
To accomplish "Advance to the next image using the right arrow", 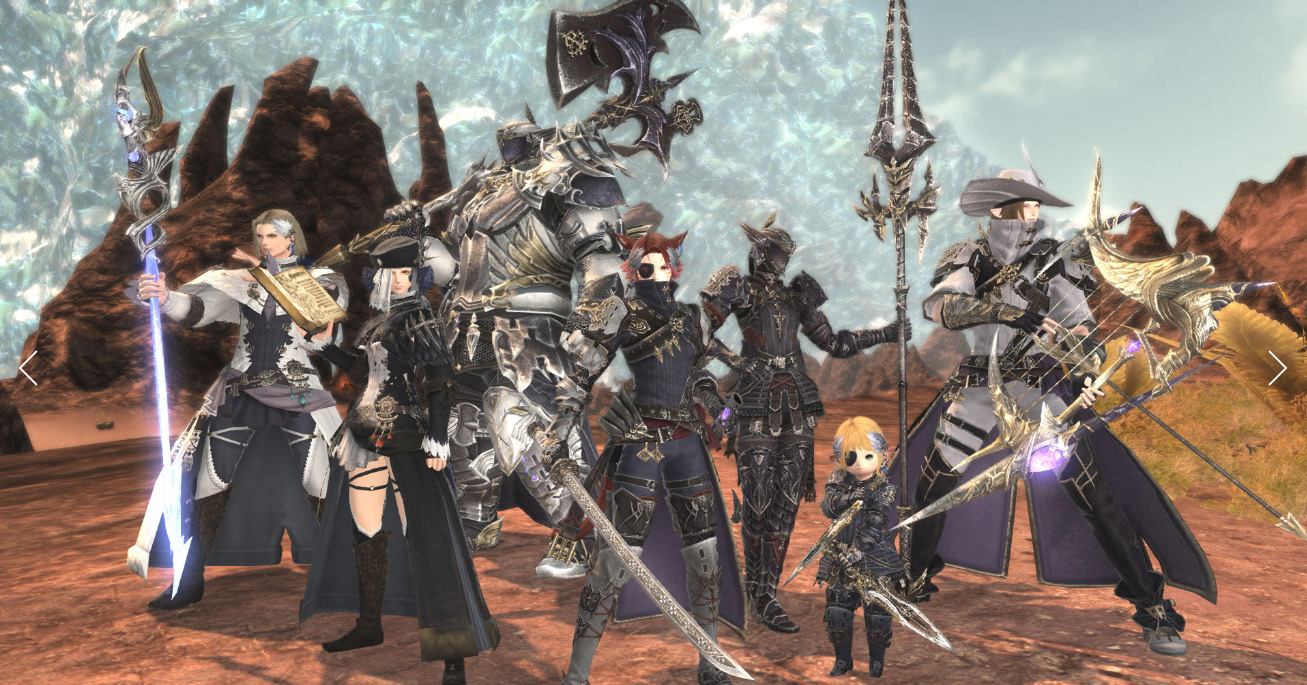I will click(x=1277, y=367).
